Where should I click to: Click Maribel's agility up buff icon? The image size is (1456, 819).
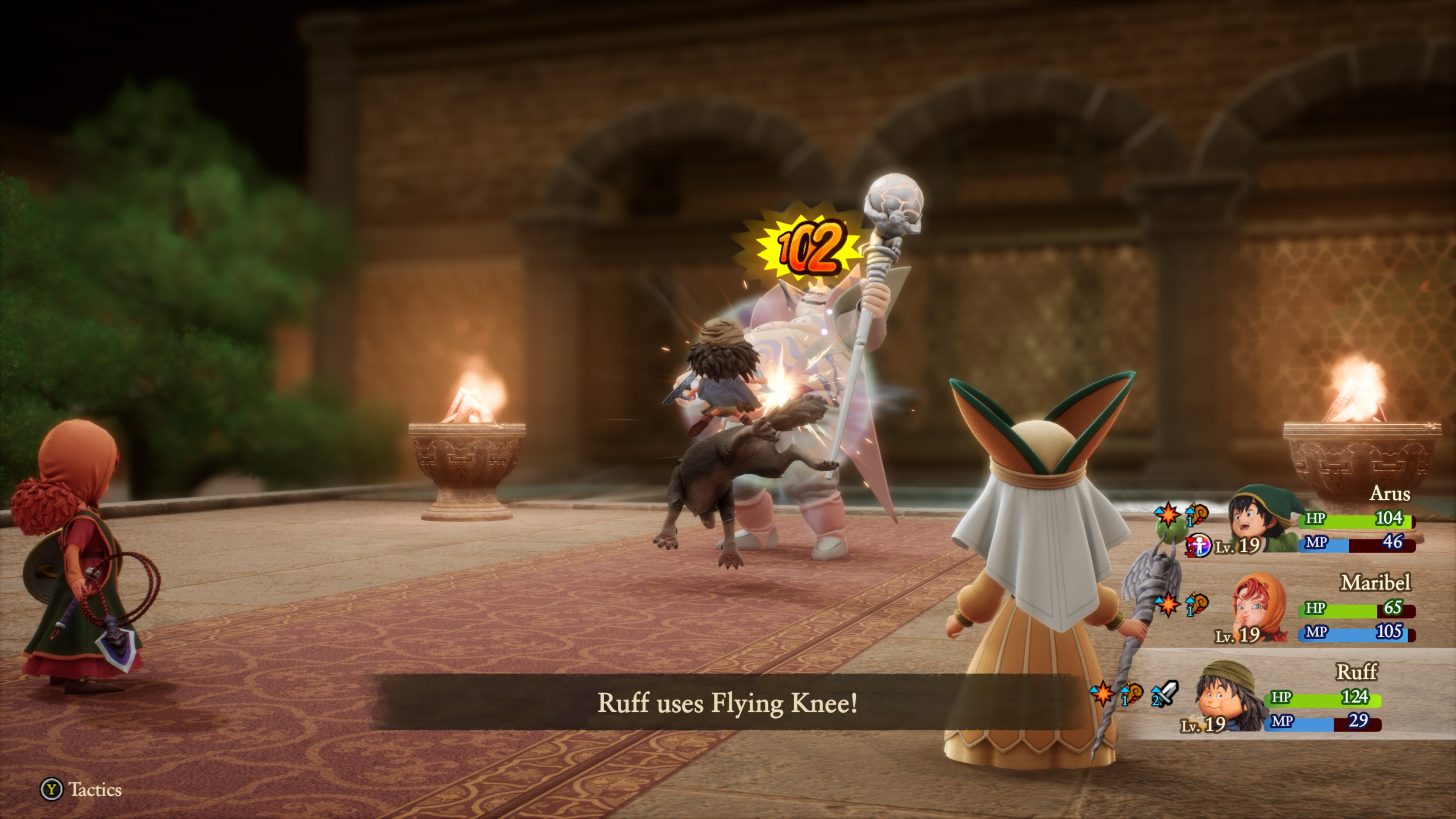[x=1197, y=605]
